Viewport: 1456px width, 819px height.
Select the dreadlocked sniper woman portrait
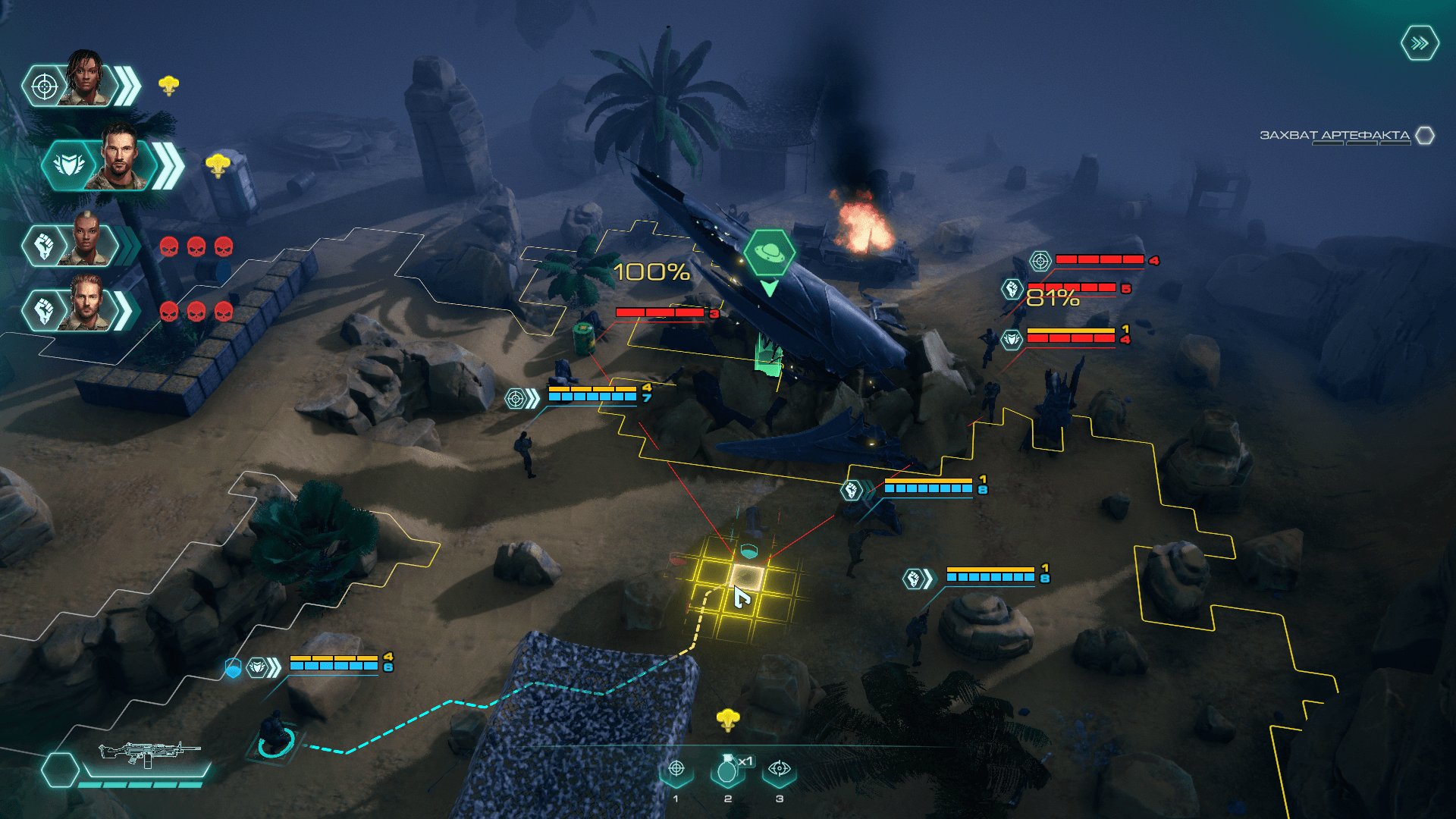pyautogui.click(x=85, y=80)
